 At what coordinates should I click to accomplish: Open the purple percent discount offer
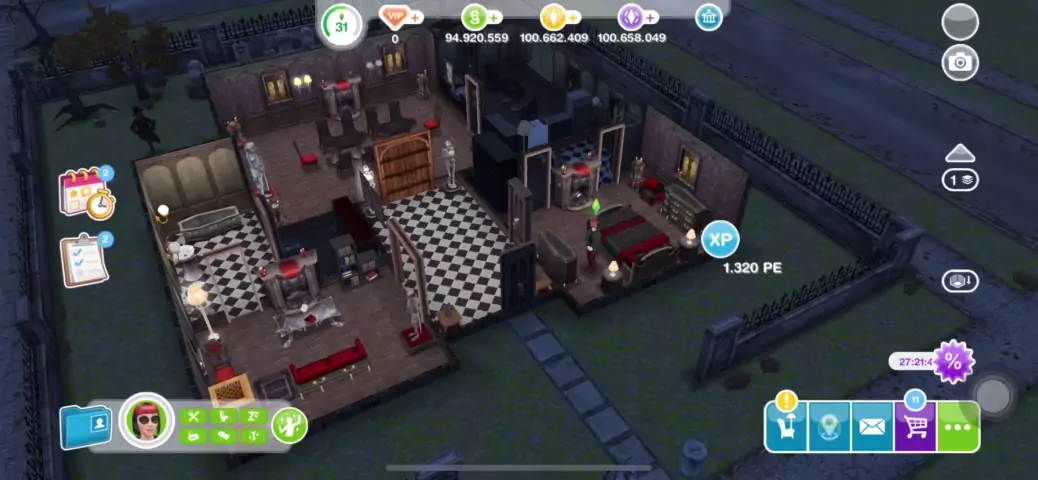[x=952, y=361]
